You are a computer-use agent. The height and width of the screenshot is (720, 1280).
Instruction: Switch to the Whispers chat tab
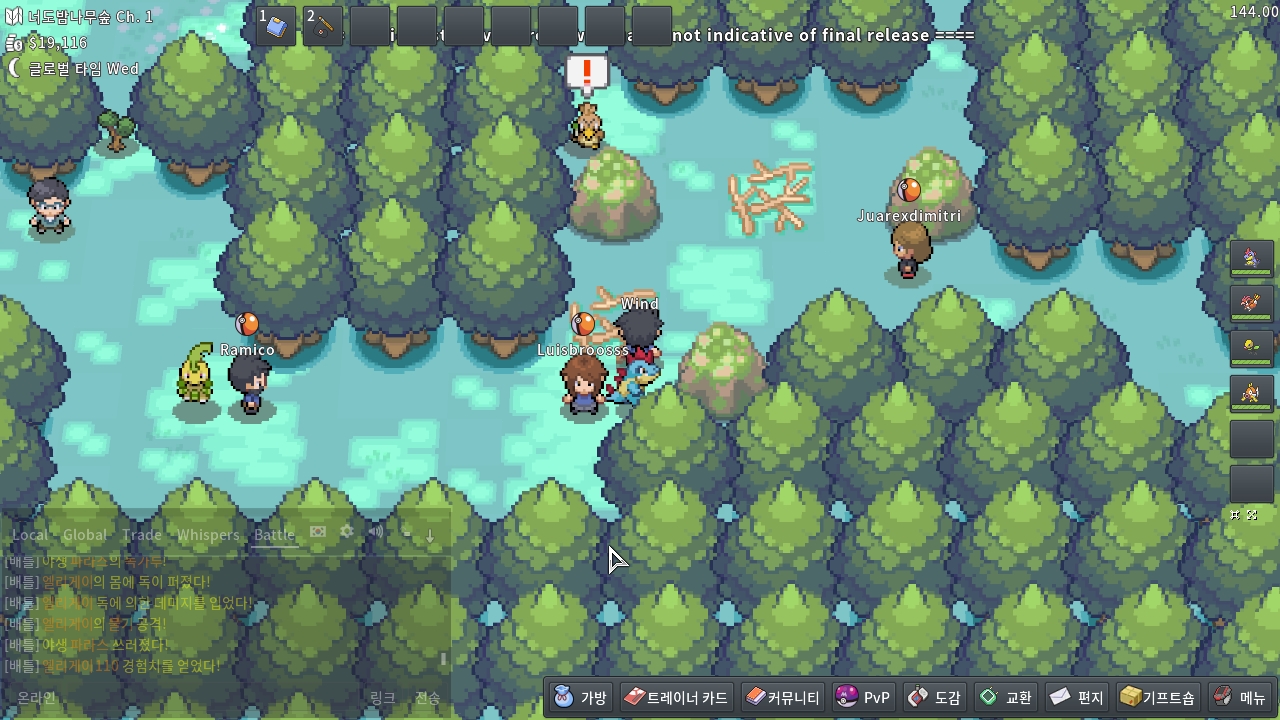208,535
